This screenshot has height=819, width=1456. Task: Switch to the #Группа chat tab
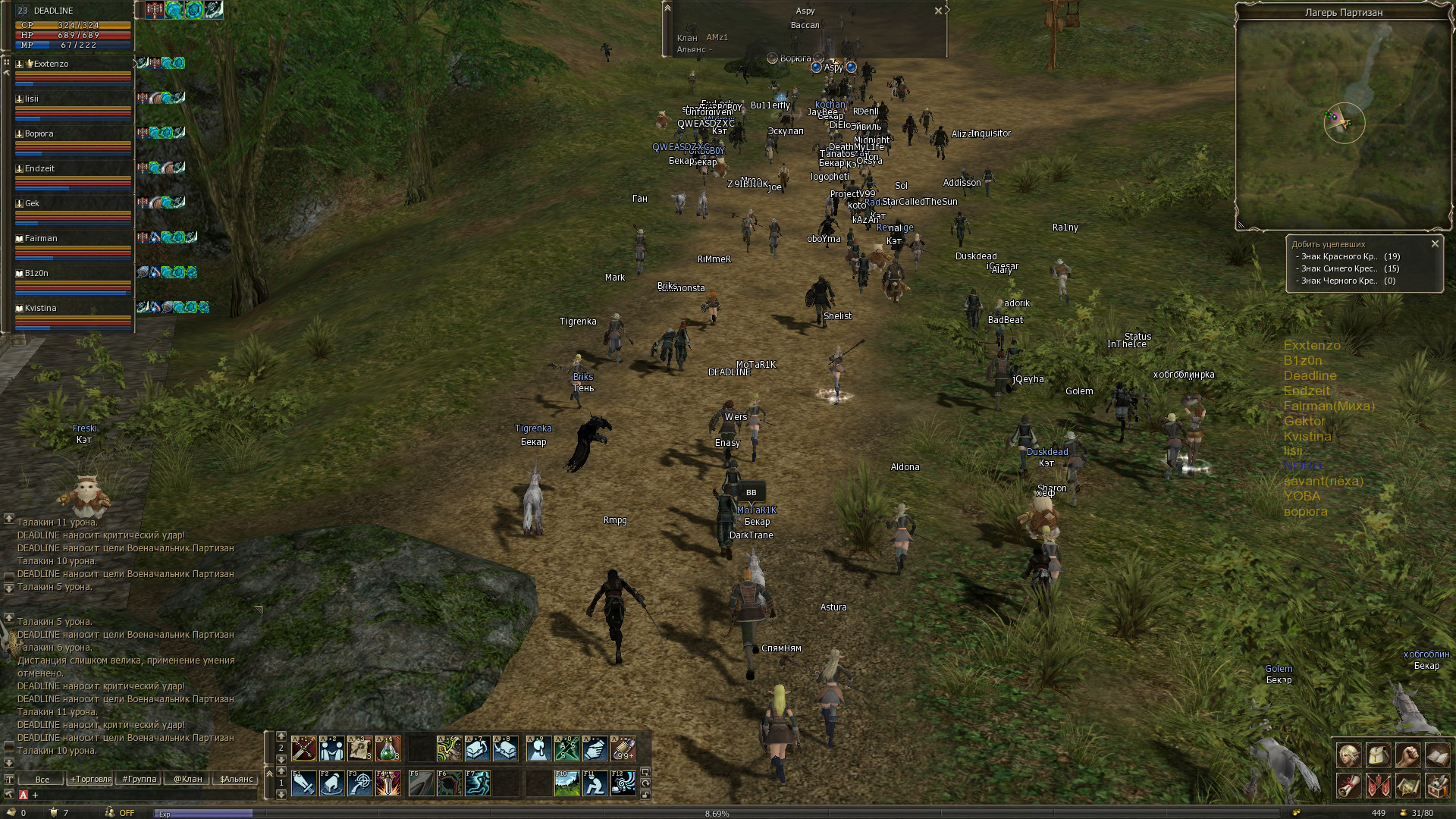pos(140,779)
